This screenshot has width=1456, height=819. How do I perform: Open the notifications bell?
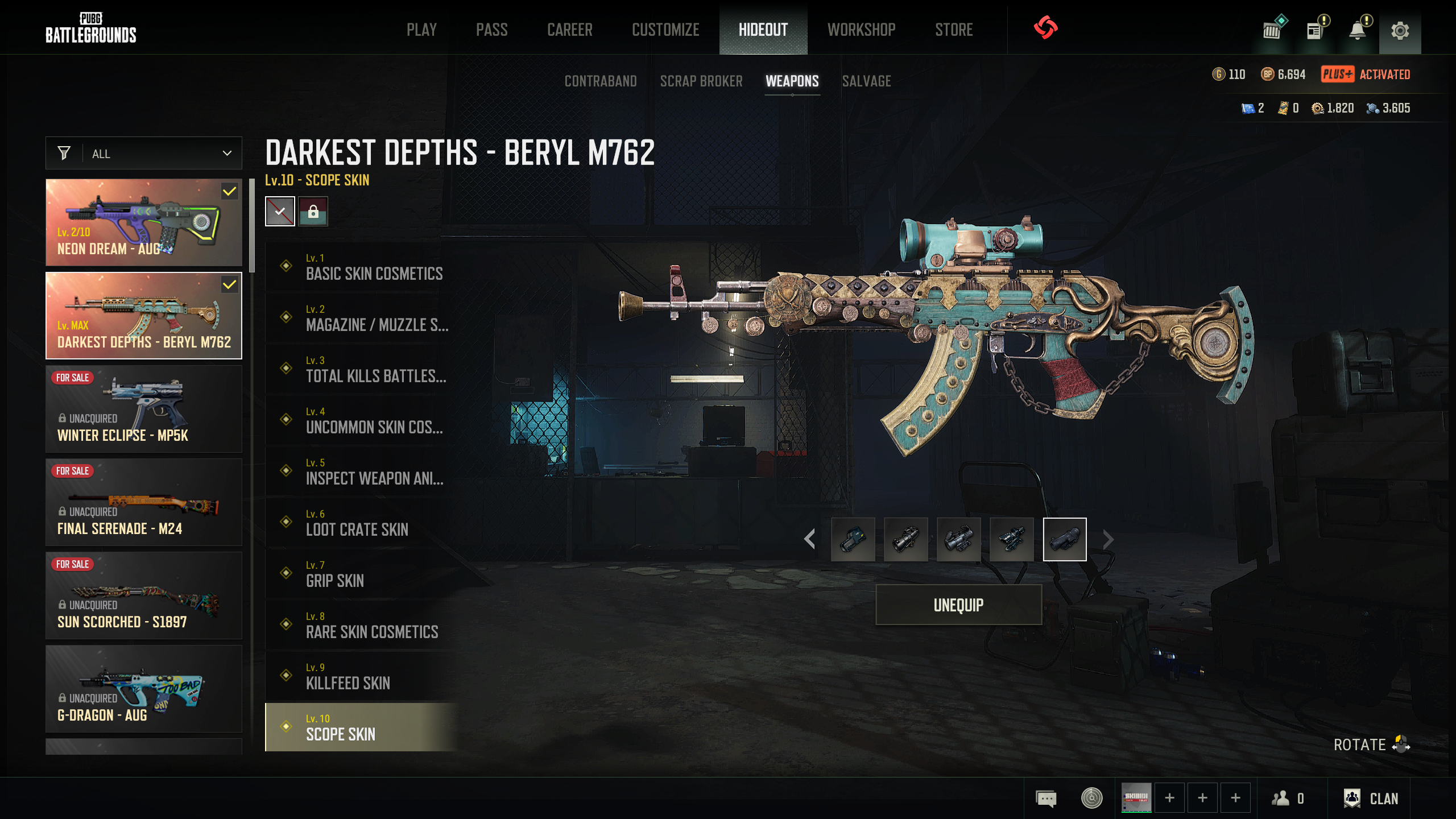pyautogui.click(x=1358, y=30)
